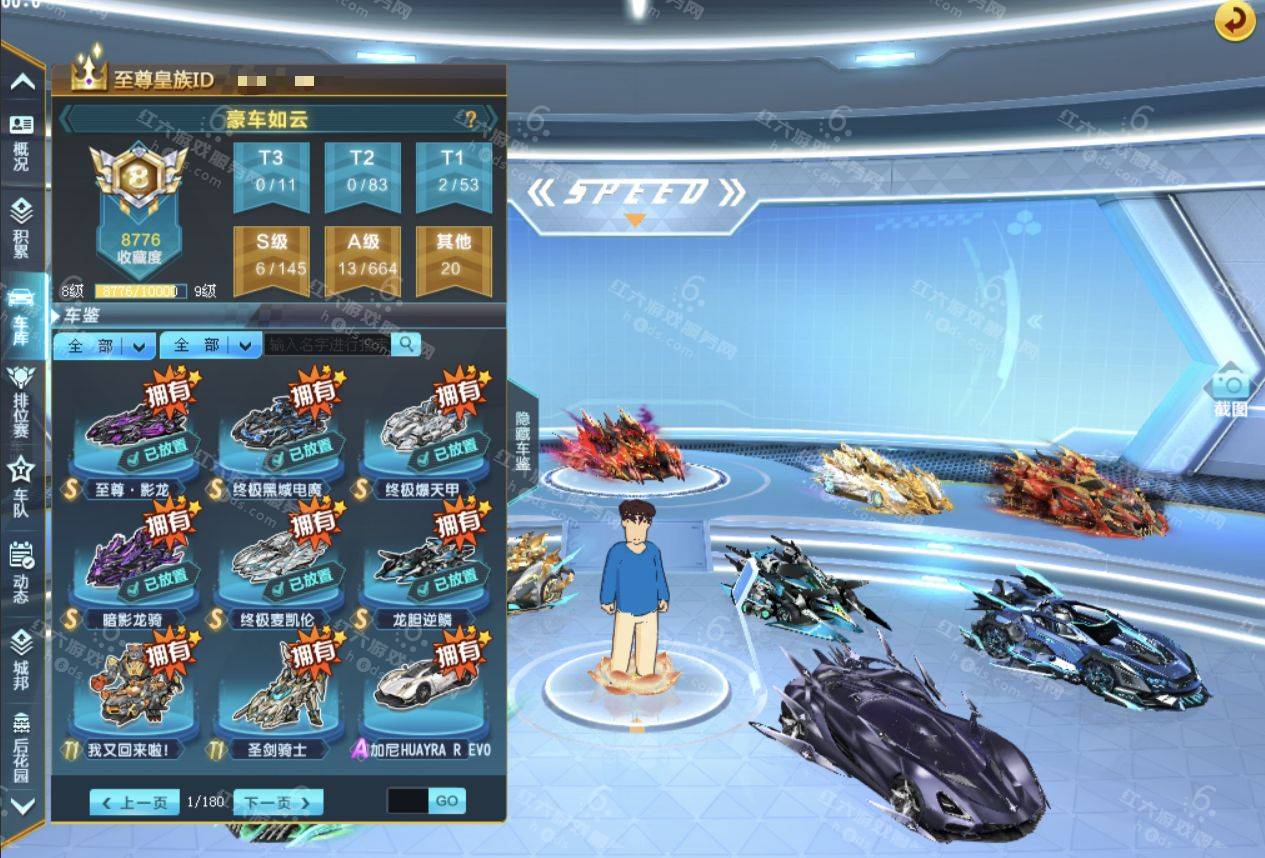The height and width of the screenshot is (858, 1265).
Task: Open the 车队 team tab
Action: (x=21, y=486)
